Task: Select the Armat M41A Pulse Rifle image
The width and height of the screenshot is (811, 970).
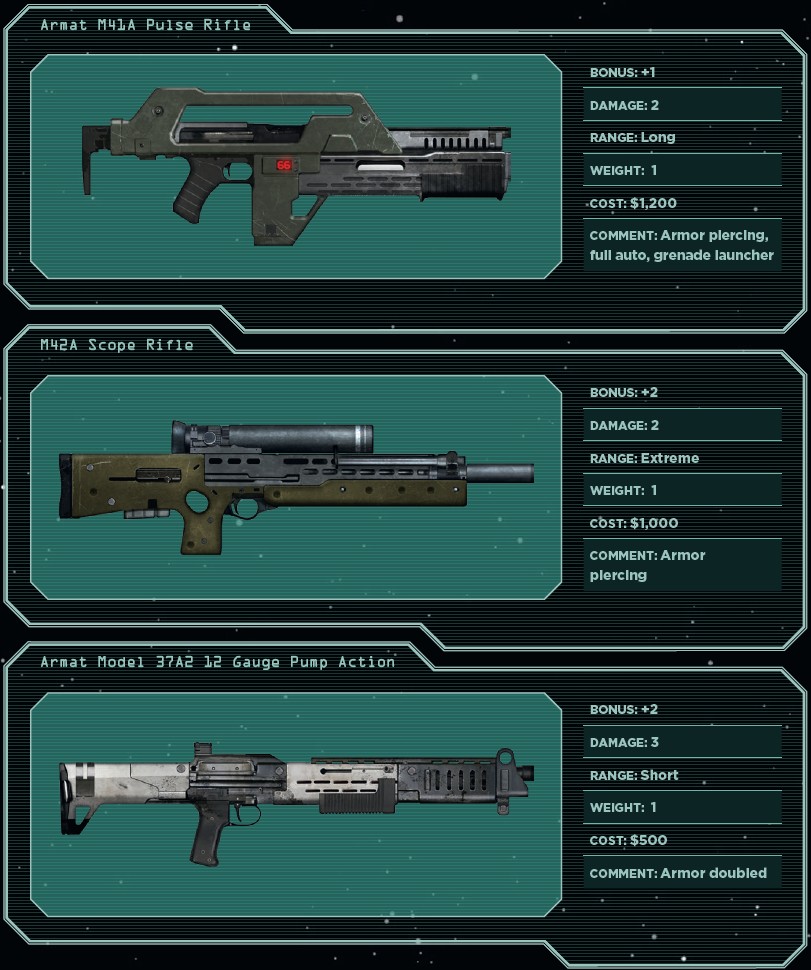Action: [x=296, y=166]
